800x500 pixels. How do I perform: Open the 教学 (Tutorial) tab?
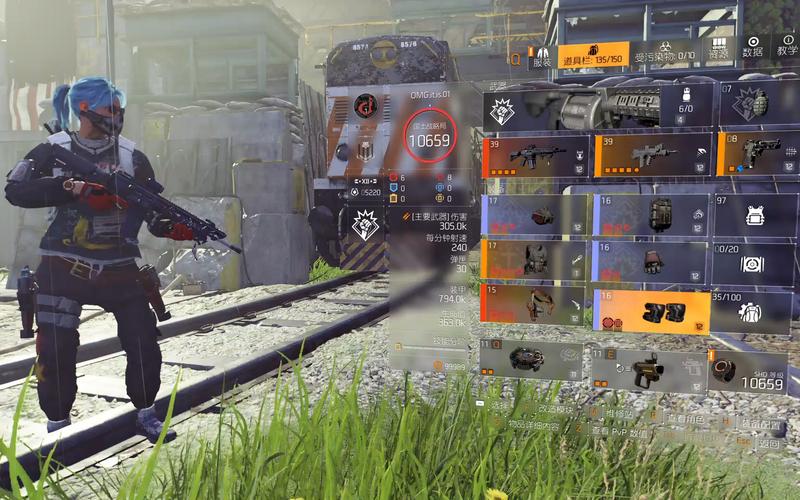(787, 47)
